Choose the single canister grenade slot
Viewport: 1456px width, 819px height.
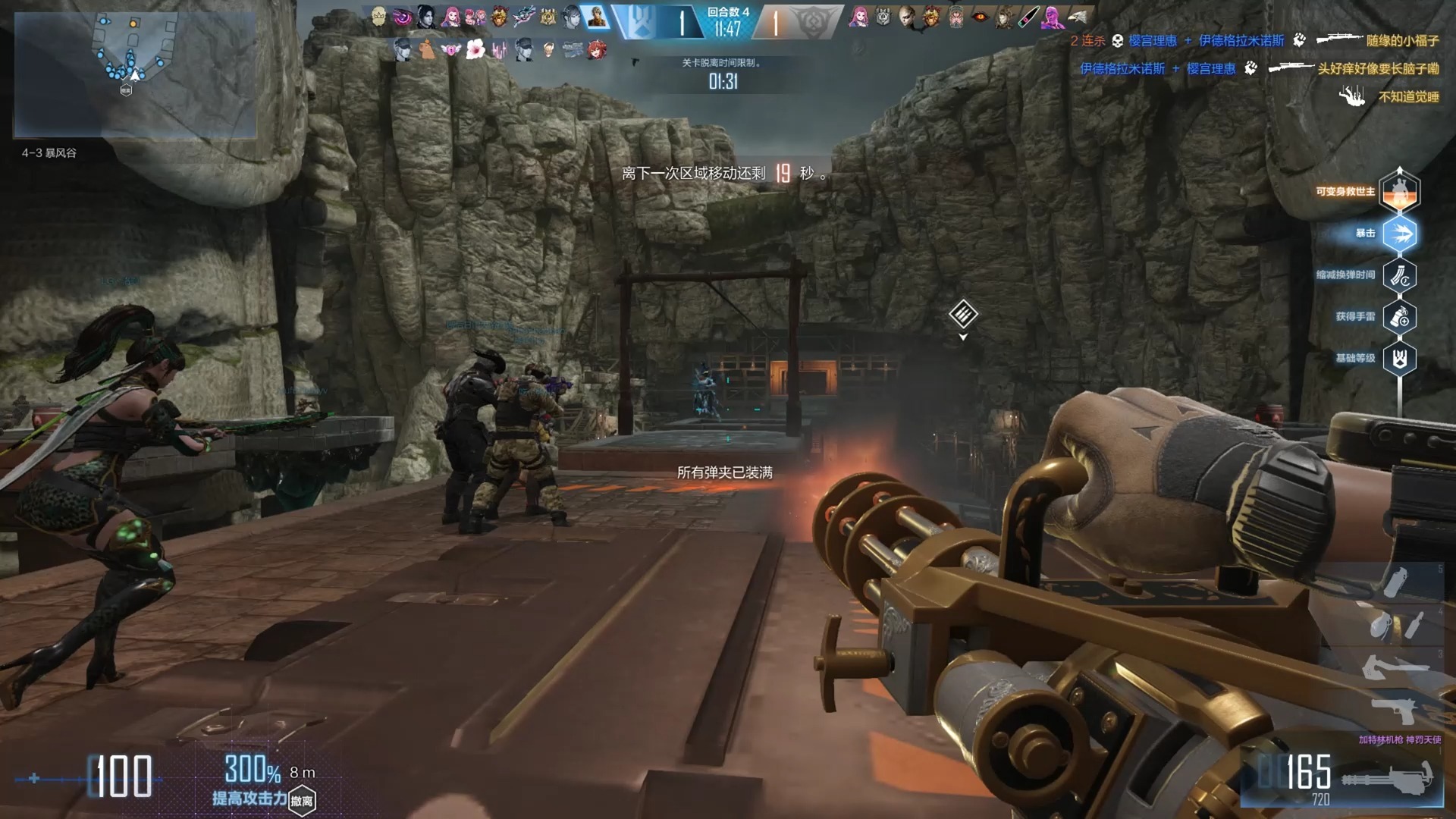click(x=1396, y=582)
